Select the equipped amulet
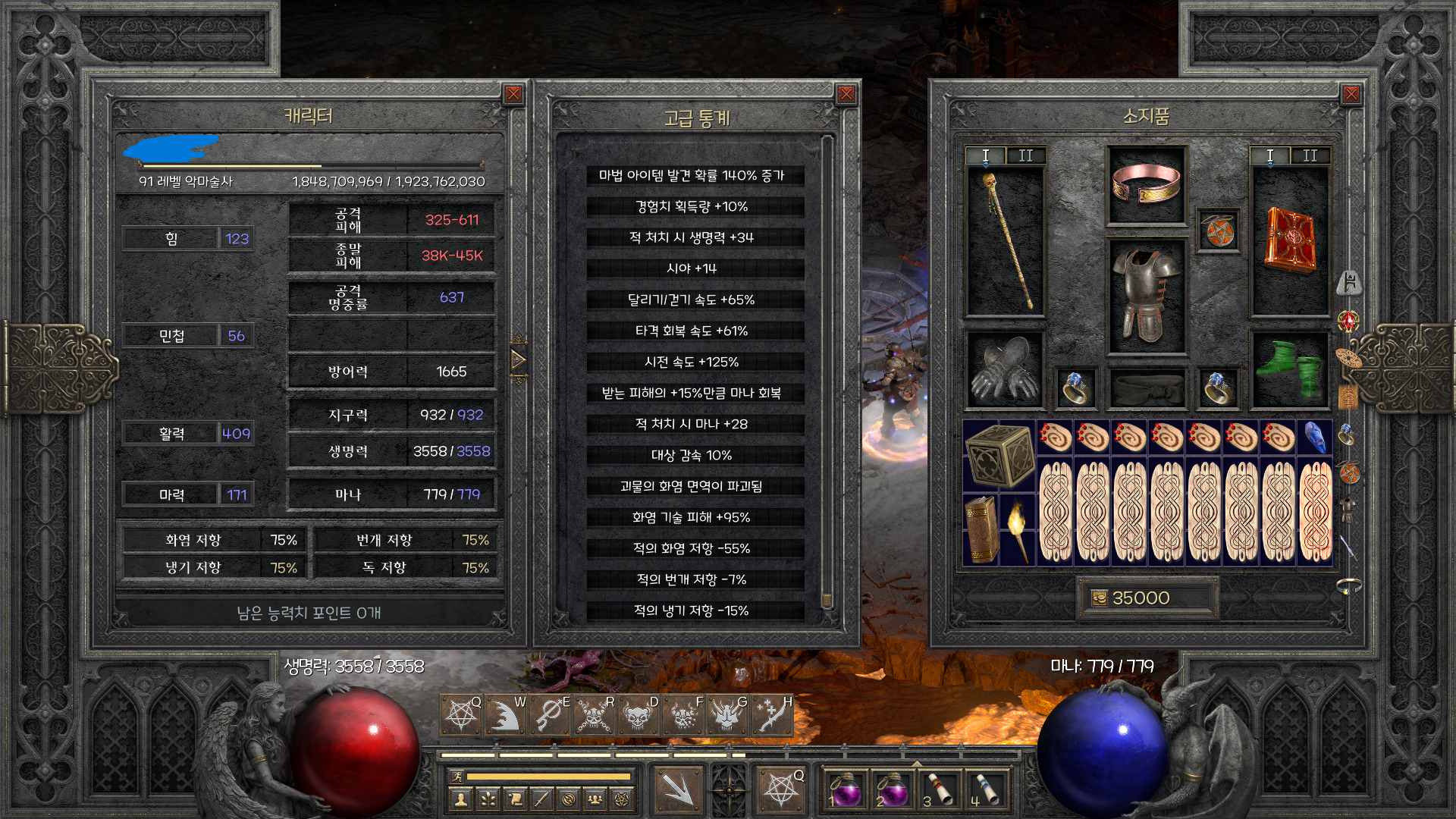Image resolution: width=1456 pixels, height=819 pixels. (1217, 231)
